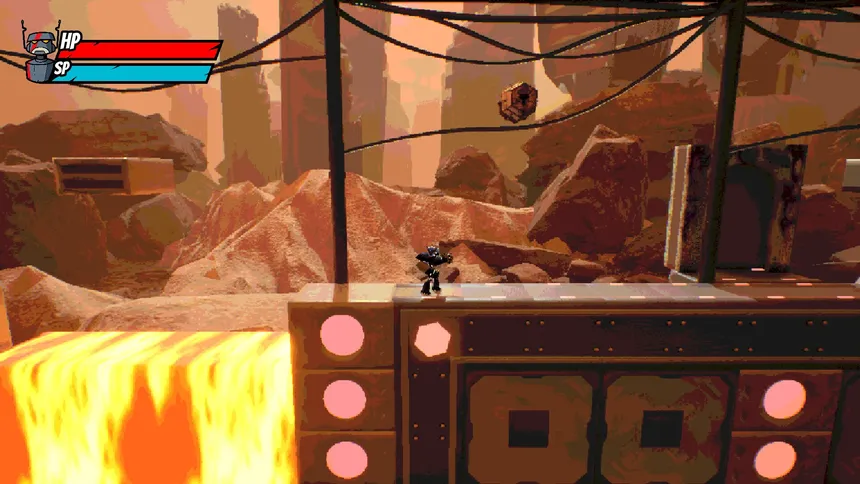Click the robot character portrait icon

coord(38,54)
